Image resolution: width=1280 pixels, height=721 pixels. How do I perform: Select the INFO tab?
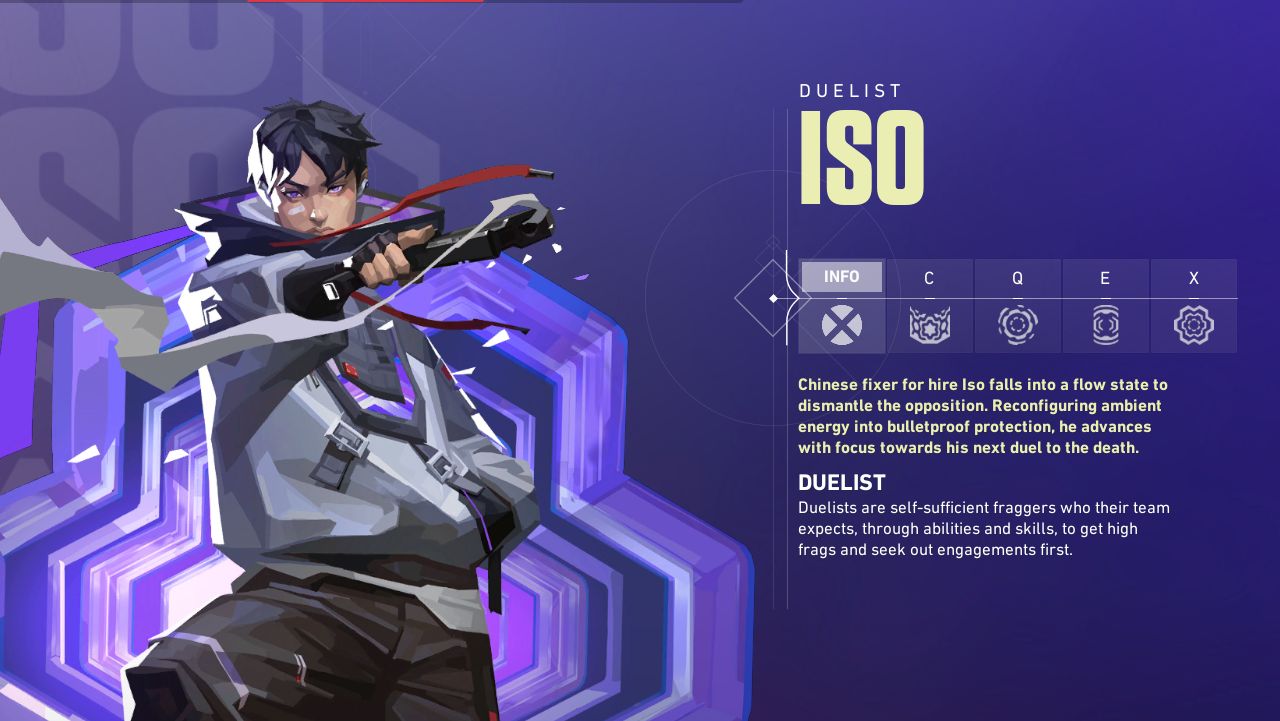[841, 306]
